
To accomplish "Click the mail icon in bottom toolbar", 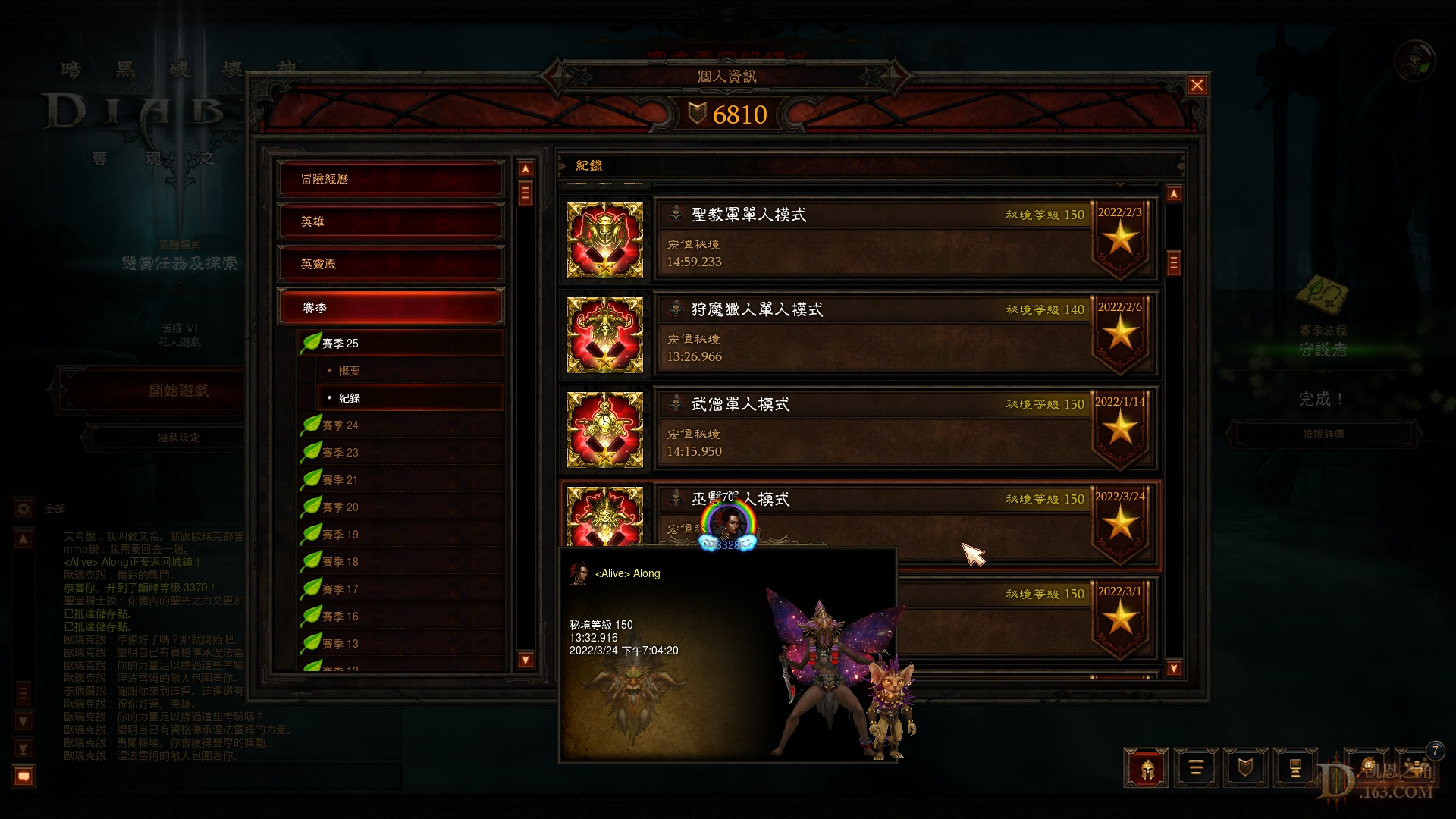I will pyautogui.click(x=1297, y=768).
